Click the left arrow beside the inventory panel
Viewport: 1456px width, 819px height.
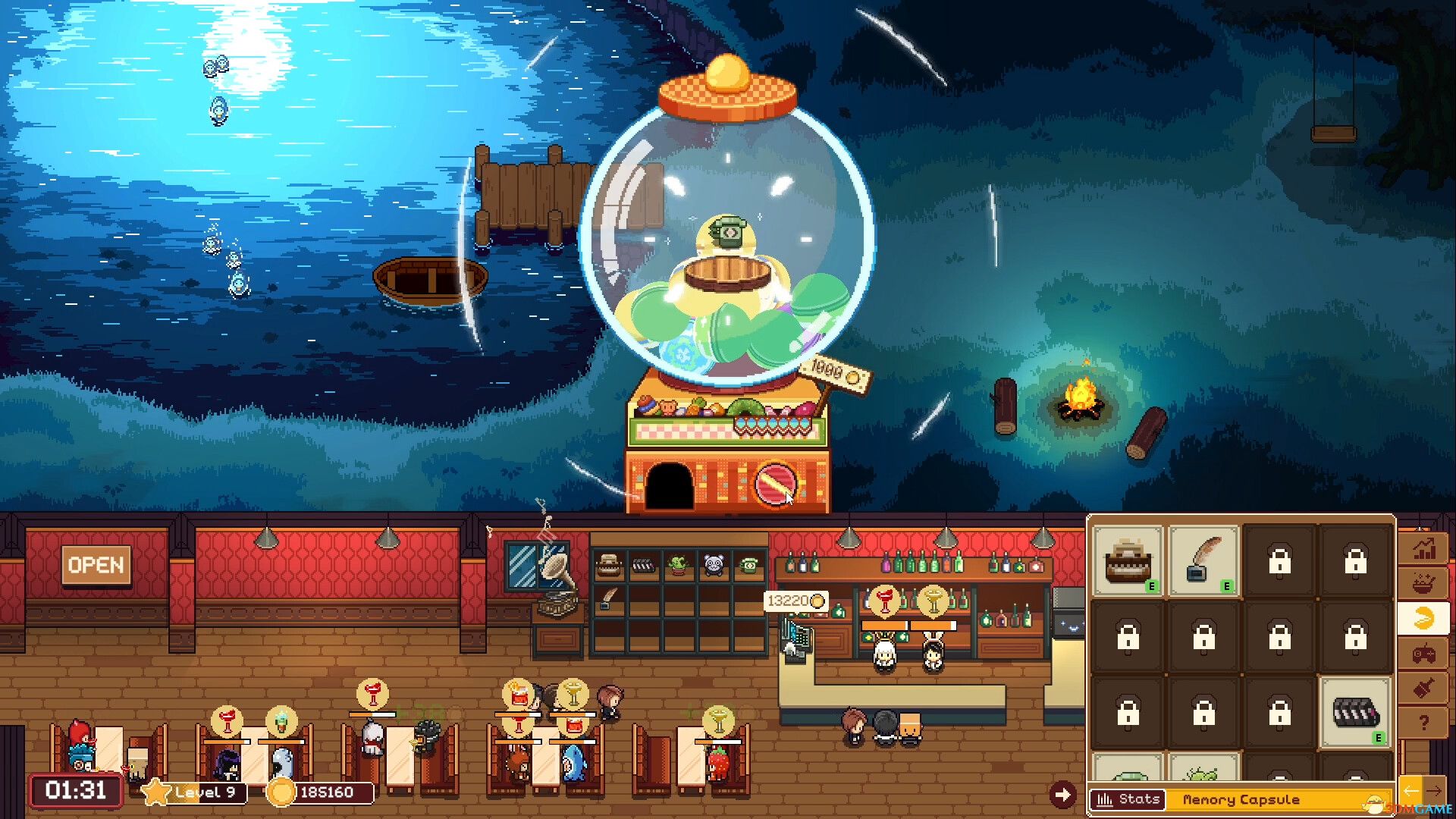pos(1411,790)
